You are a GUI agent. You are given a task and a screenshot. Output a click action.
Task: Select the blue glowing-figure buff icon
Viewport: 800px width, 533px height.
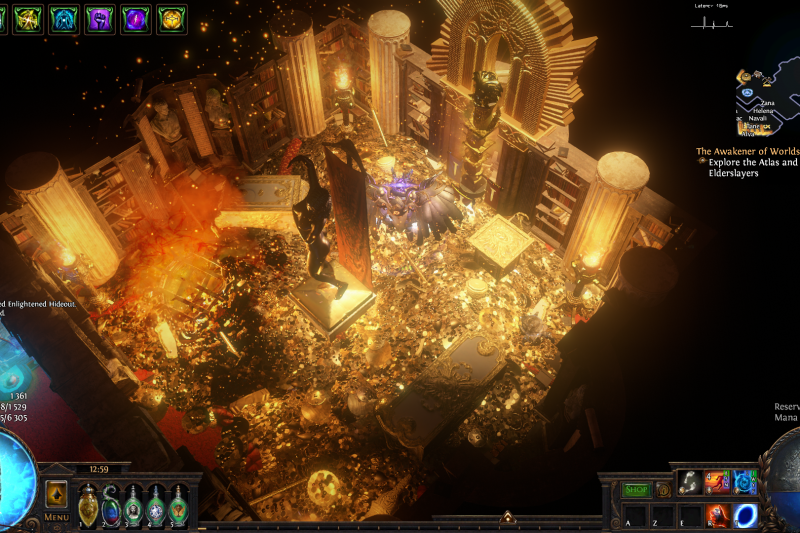pyautogui.click(x=64, y=18)
